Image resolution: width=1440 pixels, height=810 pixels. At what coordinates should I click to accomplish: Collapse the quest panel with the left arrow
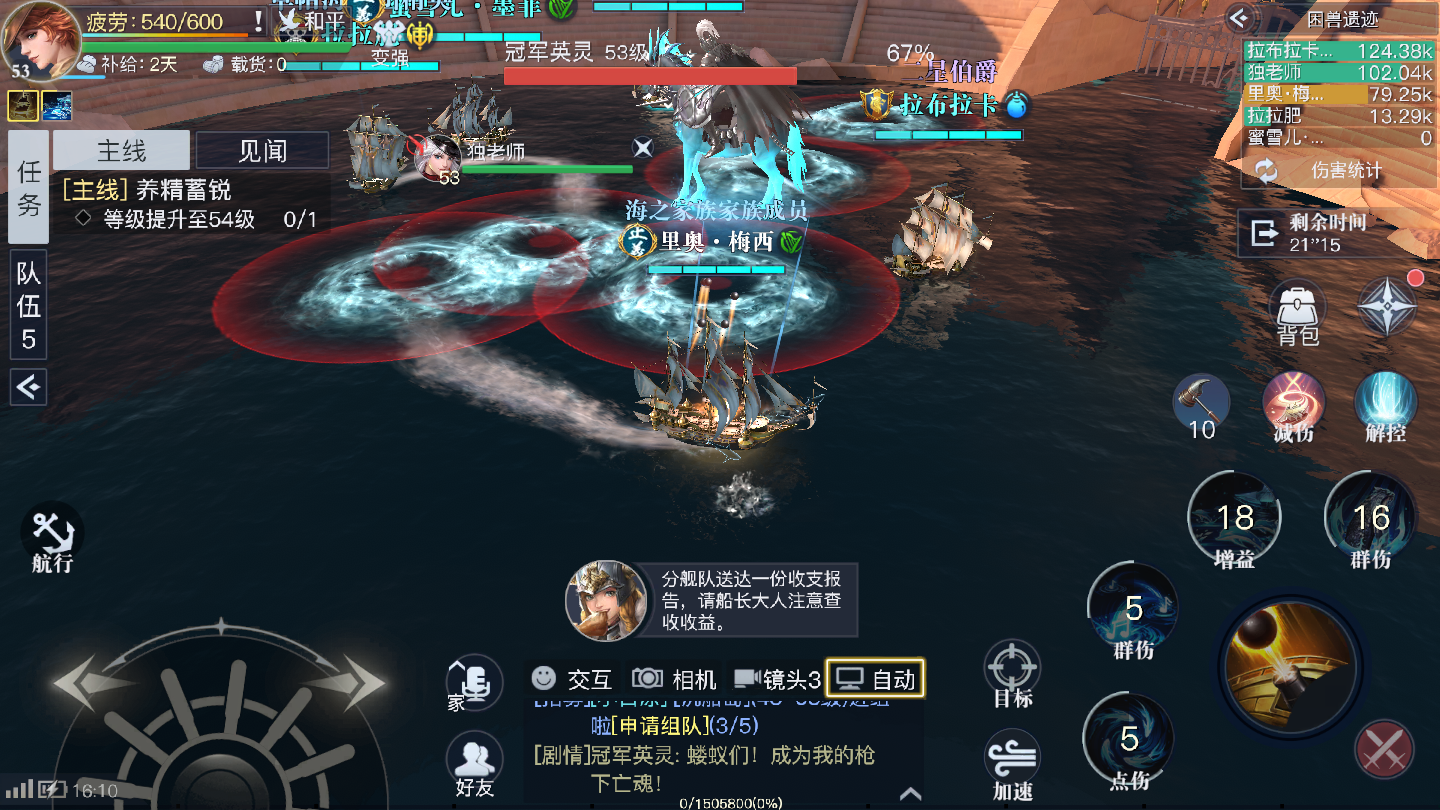(27, 388)
